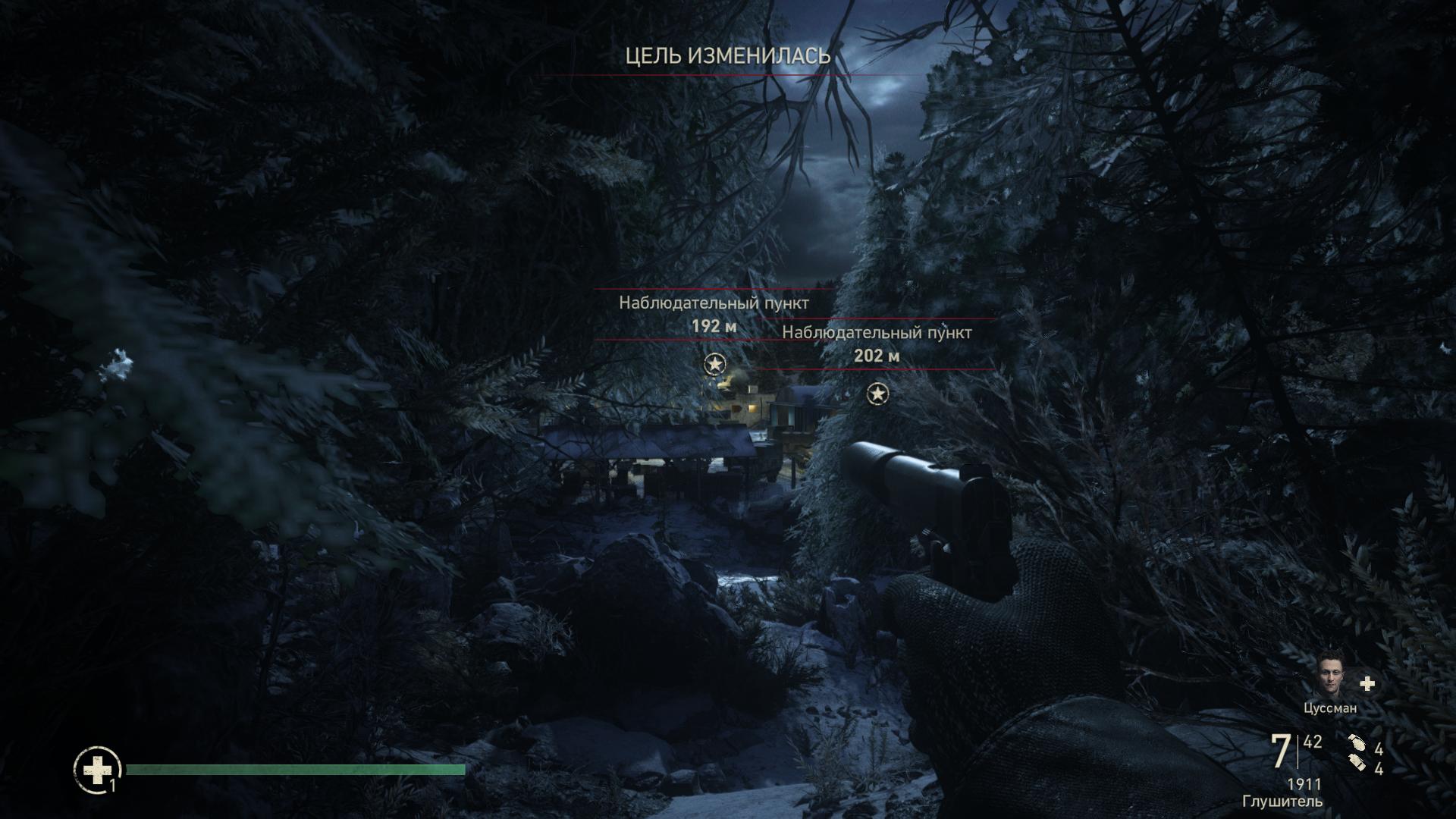
Task: Select the 202 м objective star marker
Action: pyautogui.click(x=877, y=394)
